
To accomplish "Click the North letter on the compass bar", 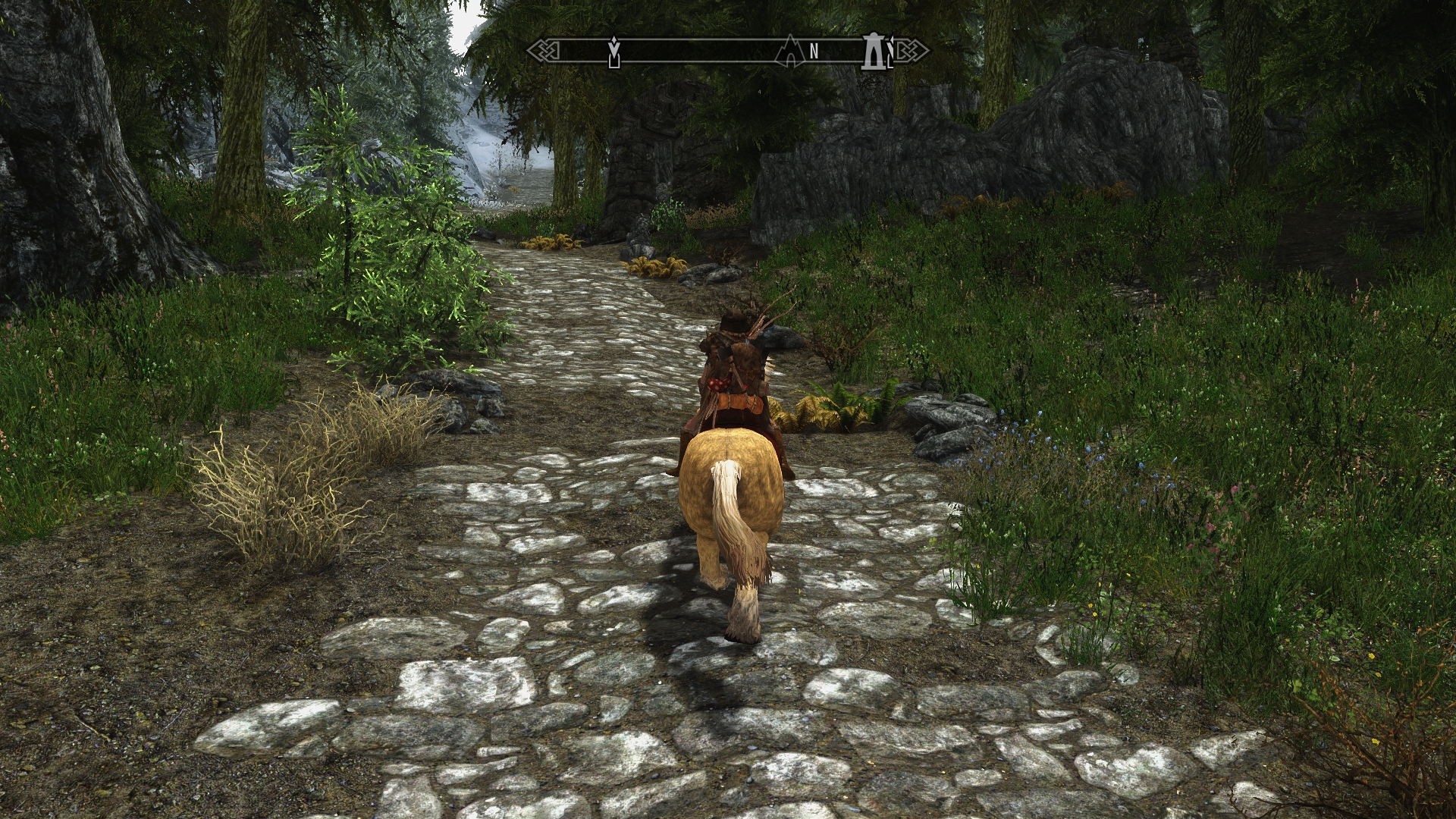I will click(x=814, y=52).
